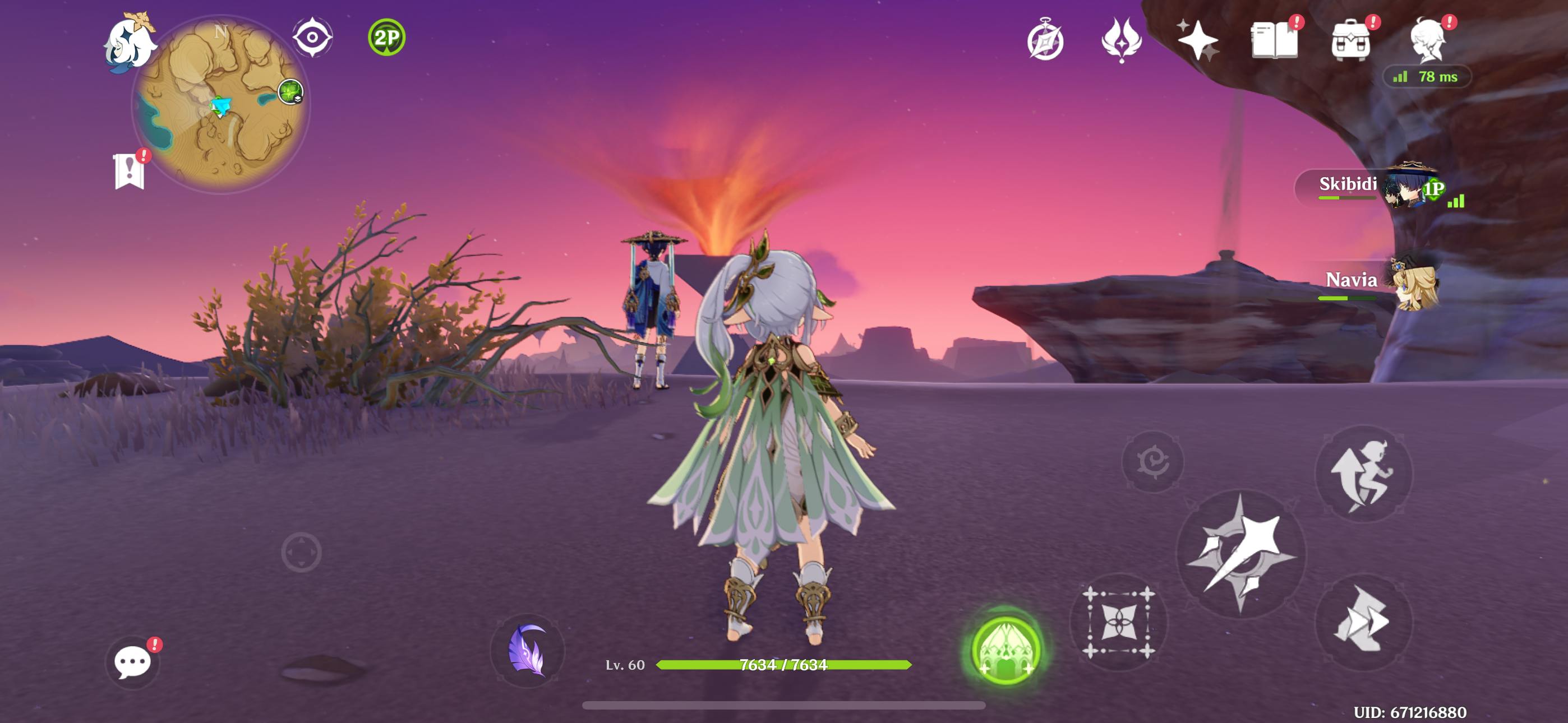Tap the normal attack button
Screen dimensions: 1568x723
pos(1240,554)
